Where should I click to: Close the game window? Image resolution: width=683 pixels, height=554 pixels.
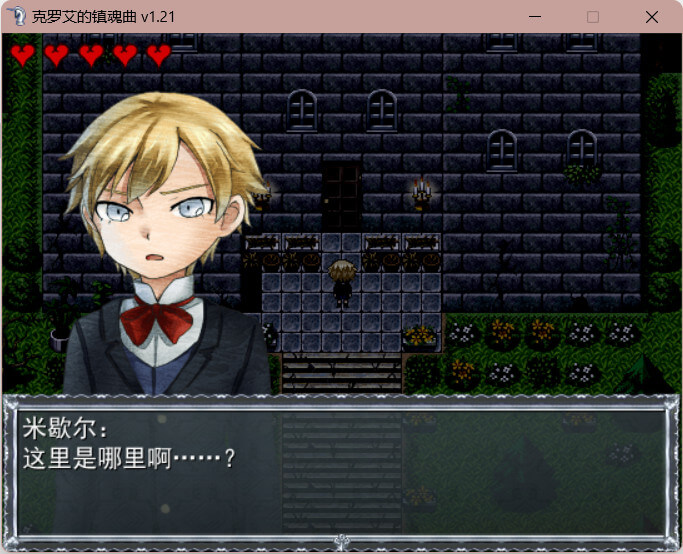click(652, 17)
